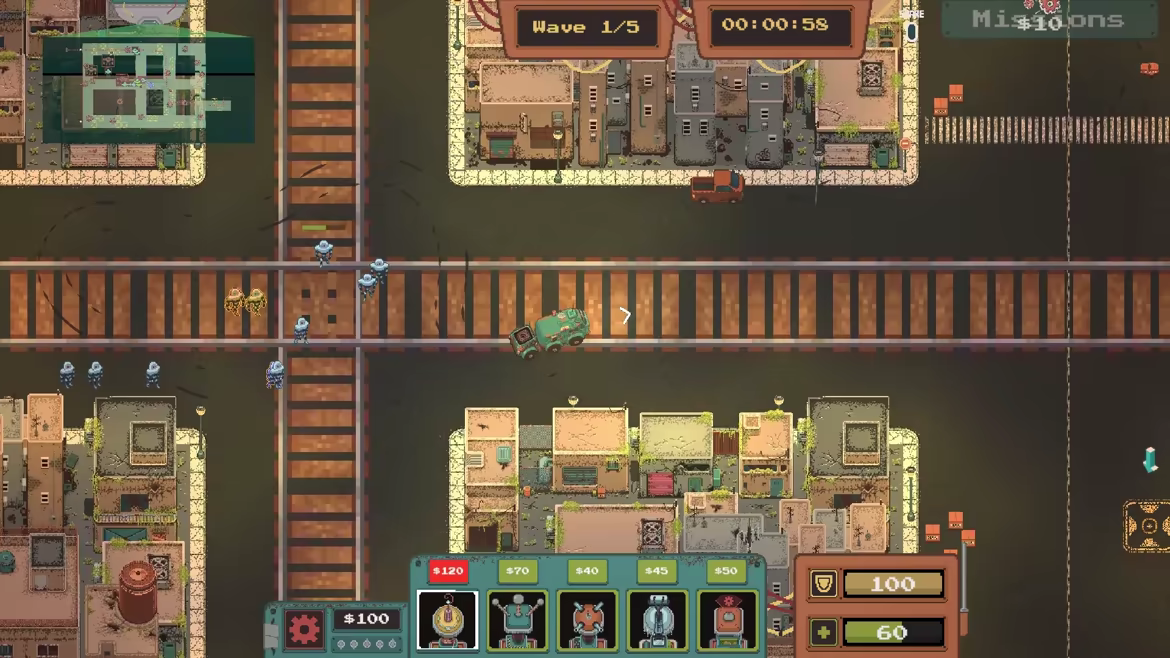Pick the $40 orange round robot tower

[587, 620]
